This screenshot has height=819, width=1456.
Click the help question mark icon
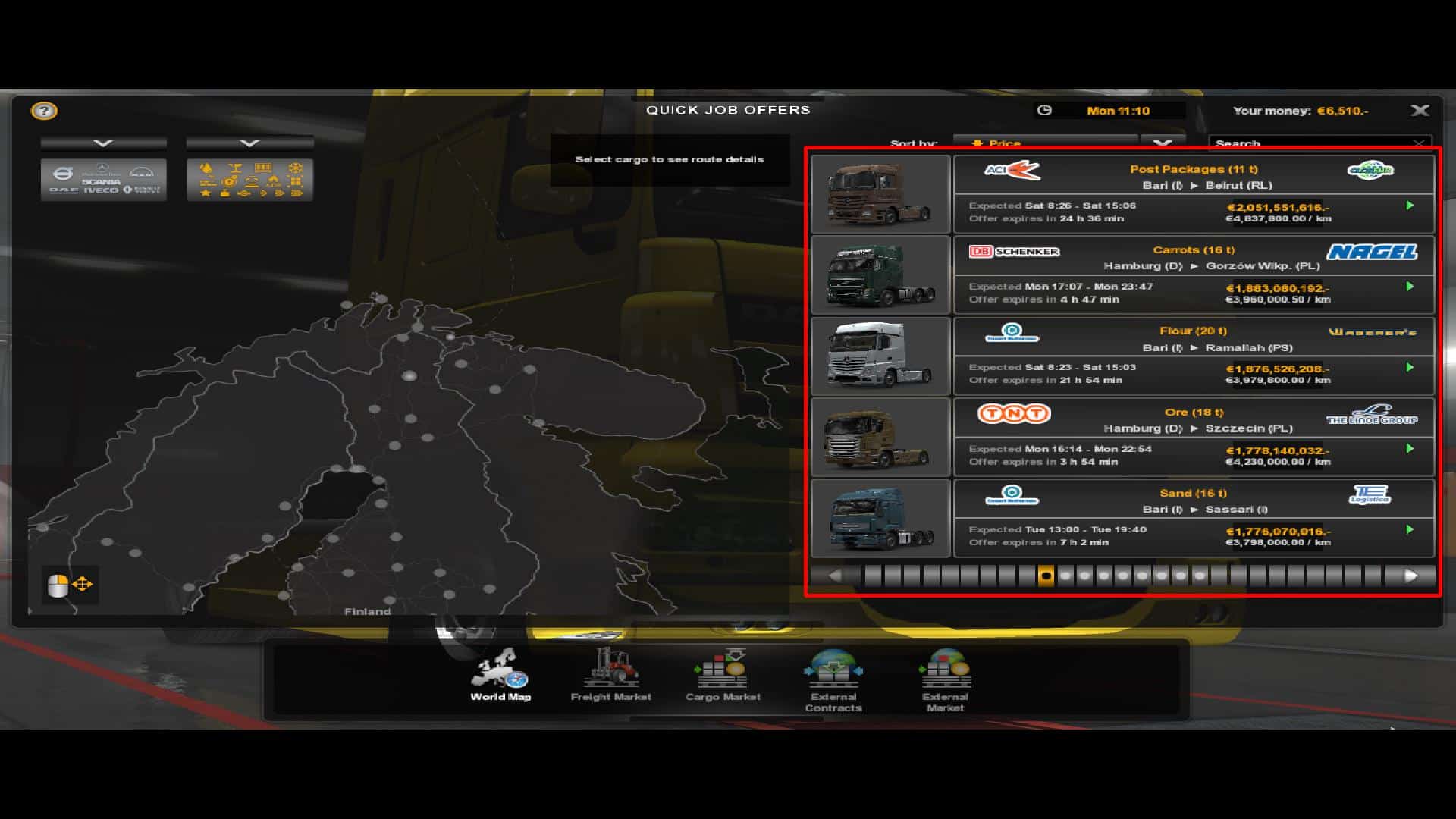44,111
